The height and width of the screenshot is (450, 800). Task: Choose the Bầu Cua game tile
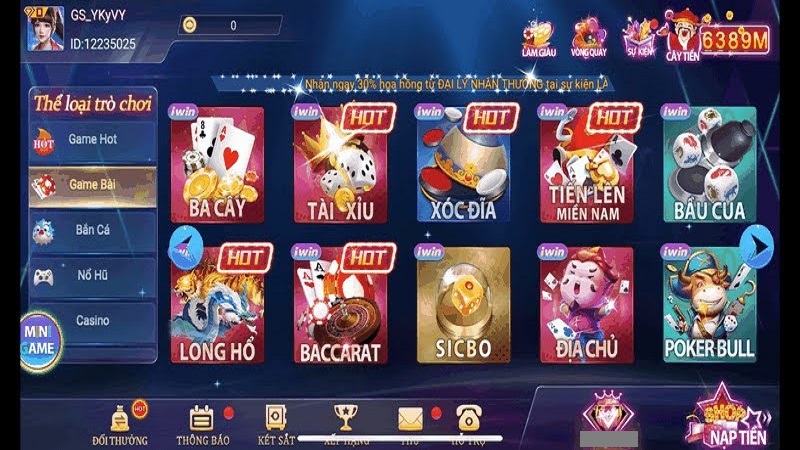click(x=709, y=165)
